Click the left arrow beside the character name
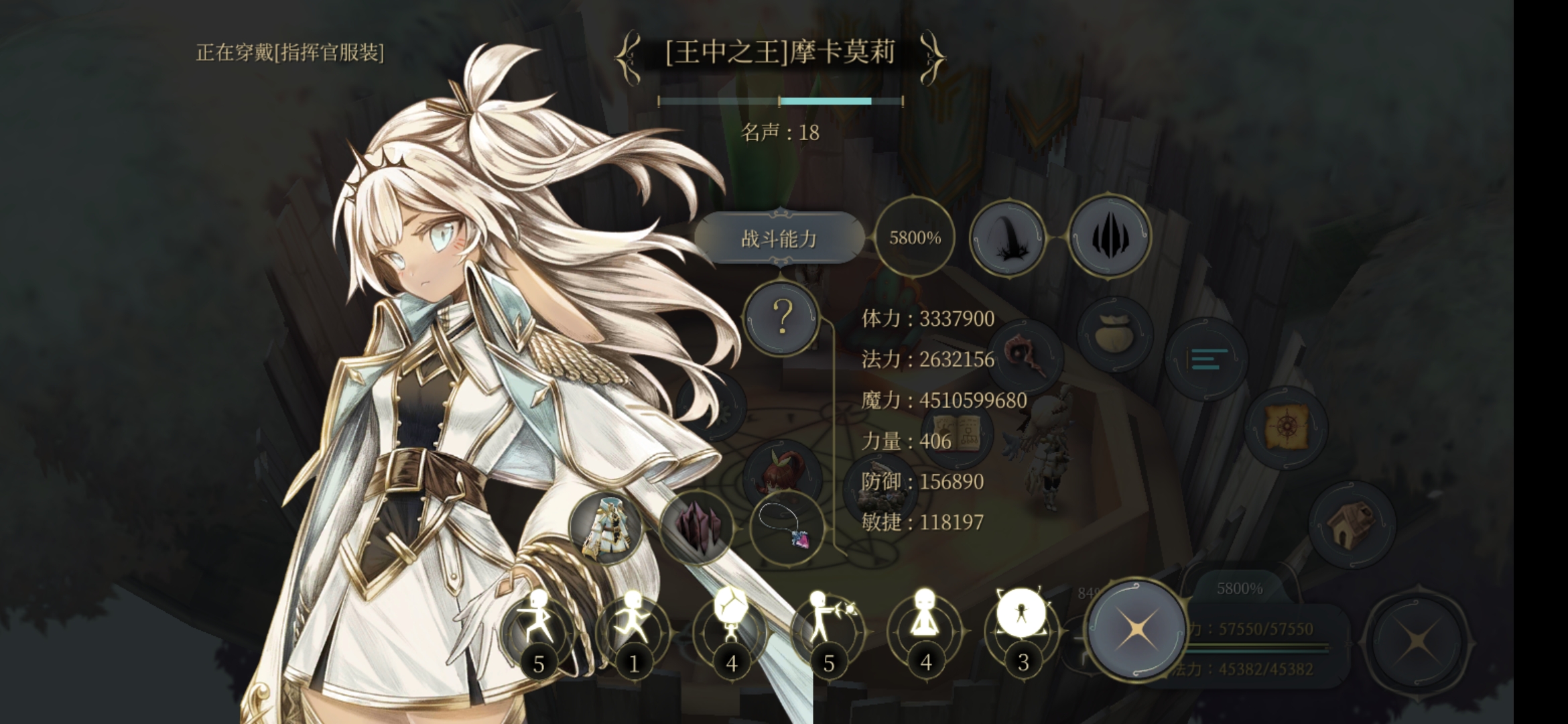This screenshot has width=1568, height=724. (x=629, y=58)
